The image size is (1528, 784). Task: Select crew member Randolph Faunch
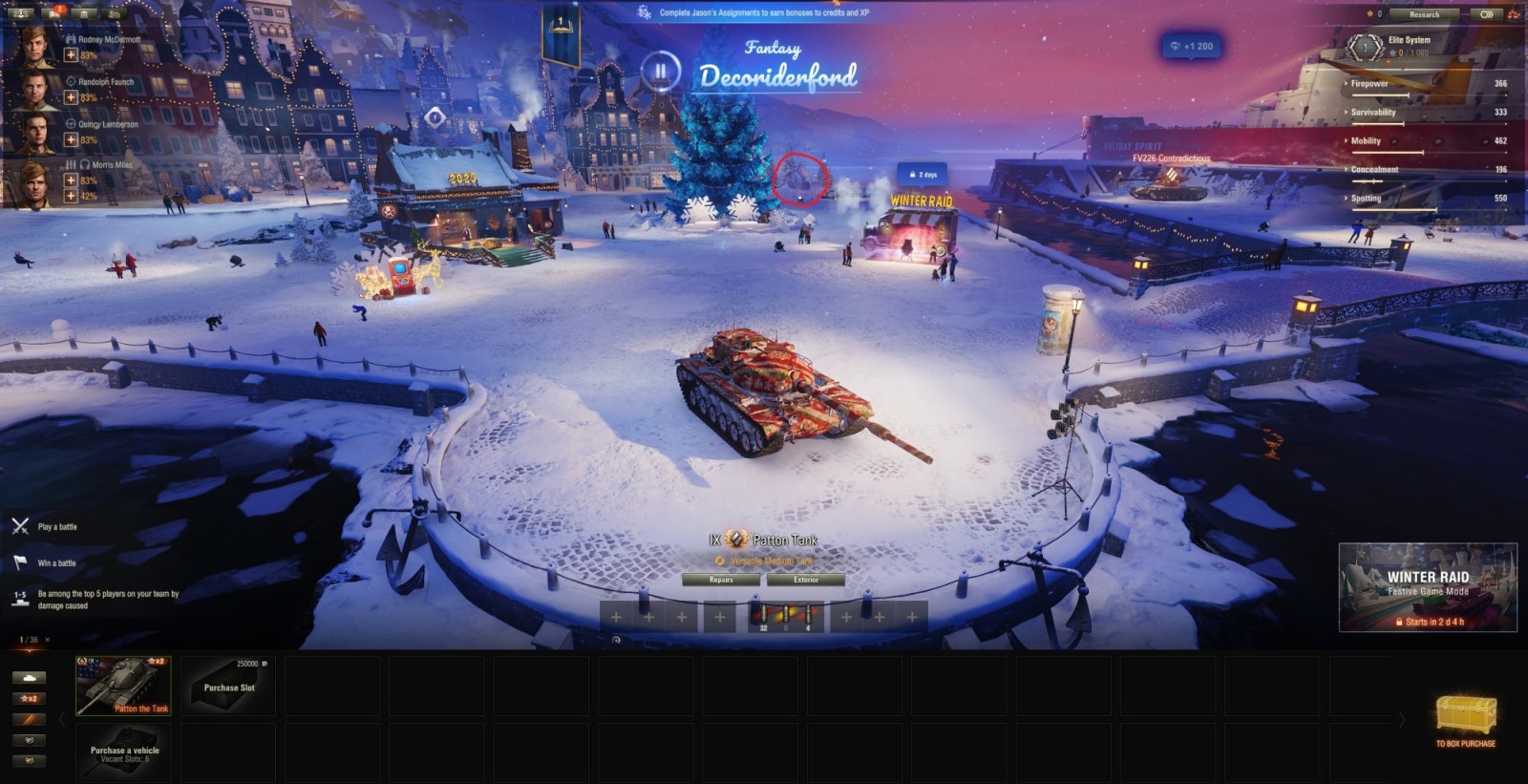click(36, 90)
